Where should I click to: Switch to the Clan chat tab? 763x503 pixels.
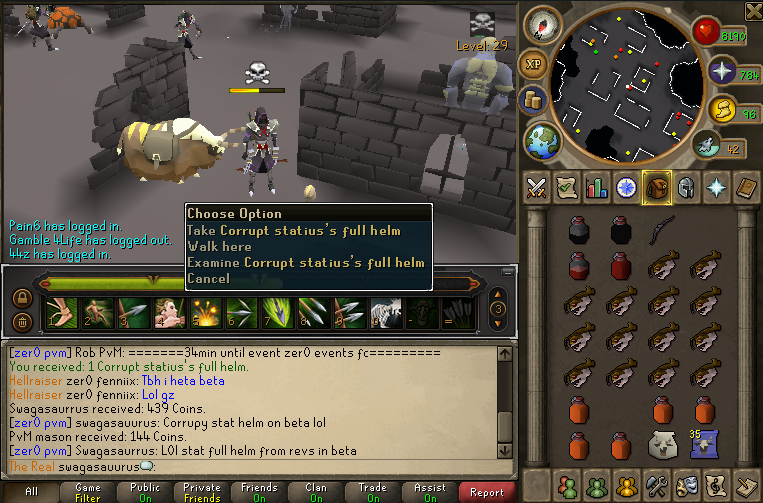[316, 492]
